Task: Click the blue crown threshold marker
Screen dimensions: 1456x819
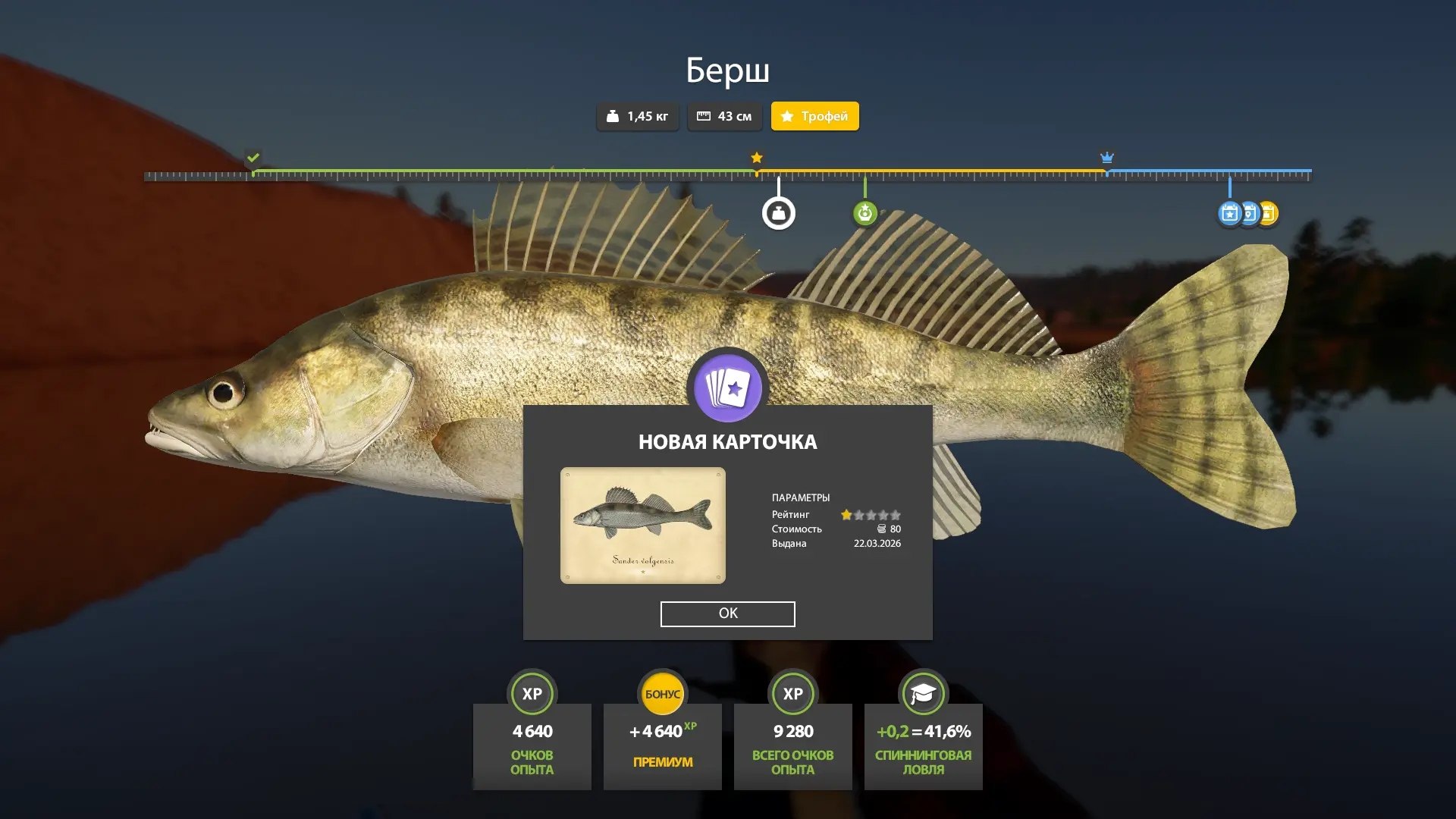Action: coord(1106,158)
